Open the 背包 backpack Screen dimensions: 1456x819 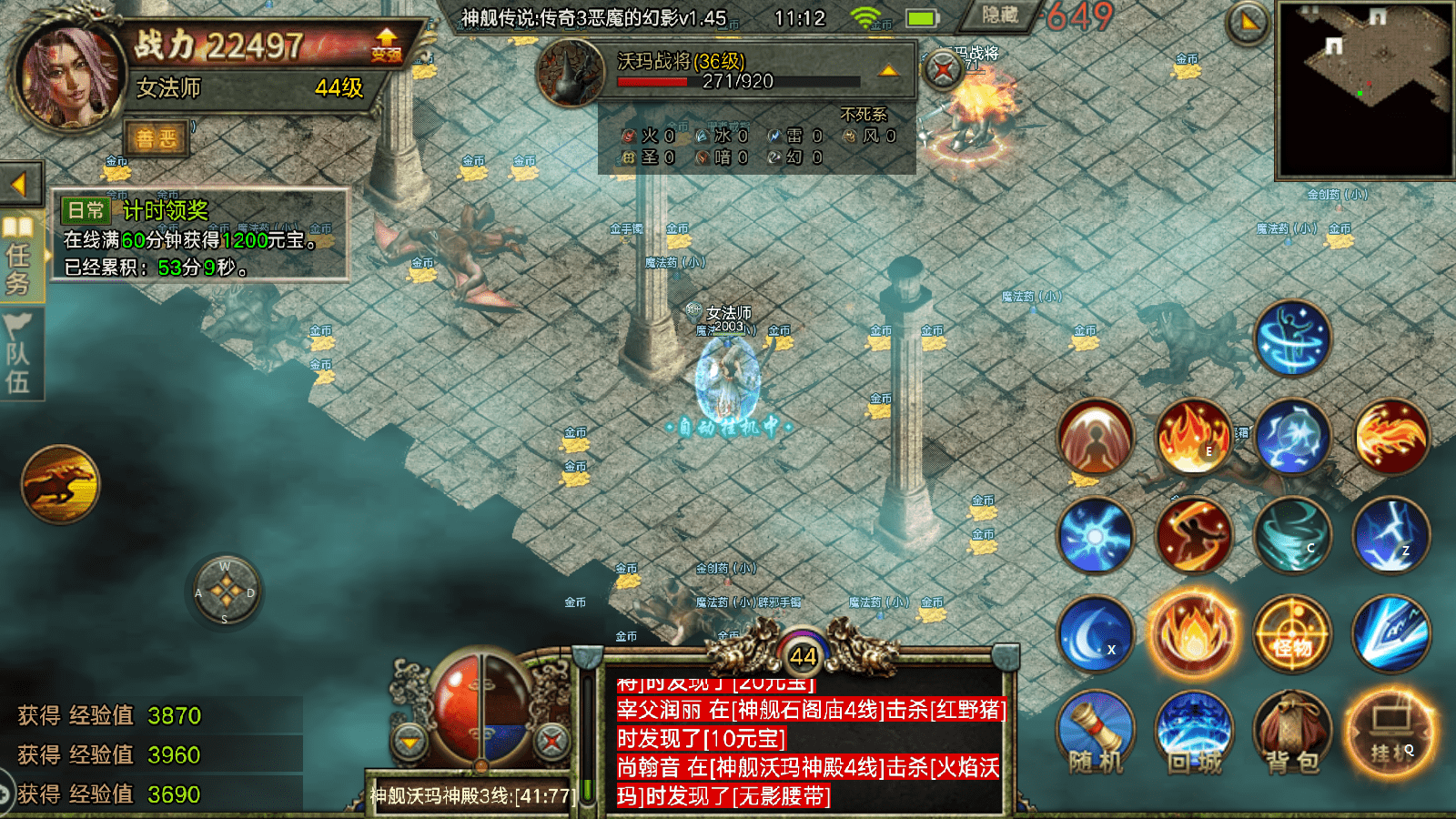[x=1293, y=733]
